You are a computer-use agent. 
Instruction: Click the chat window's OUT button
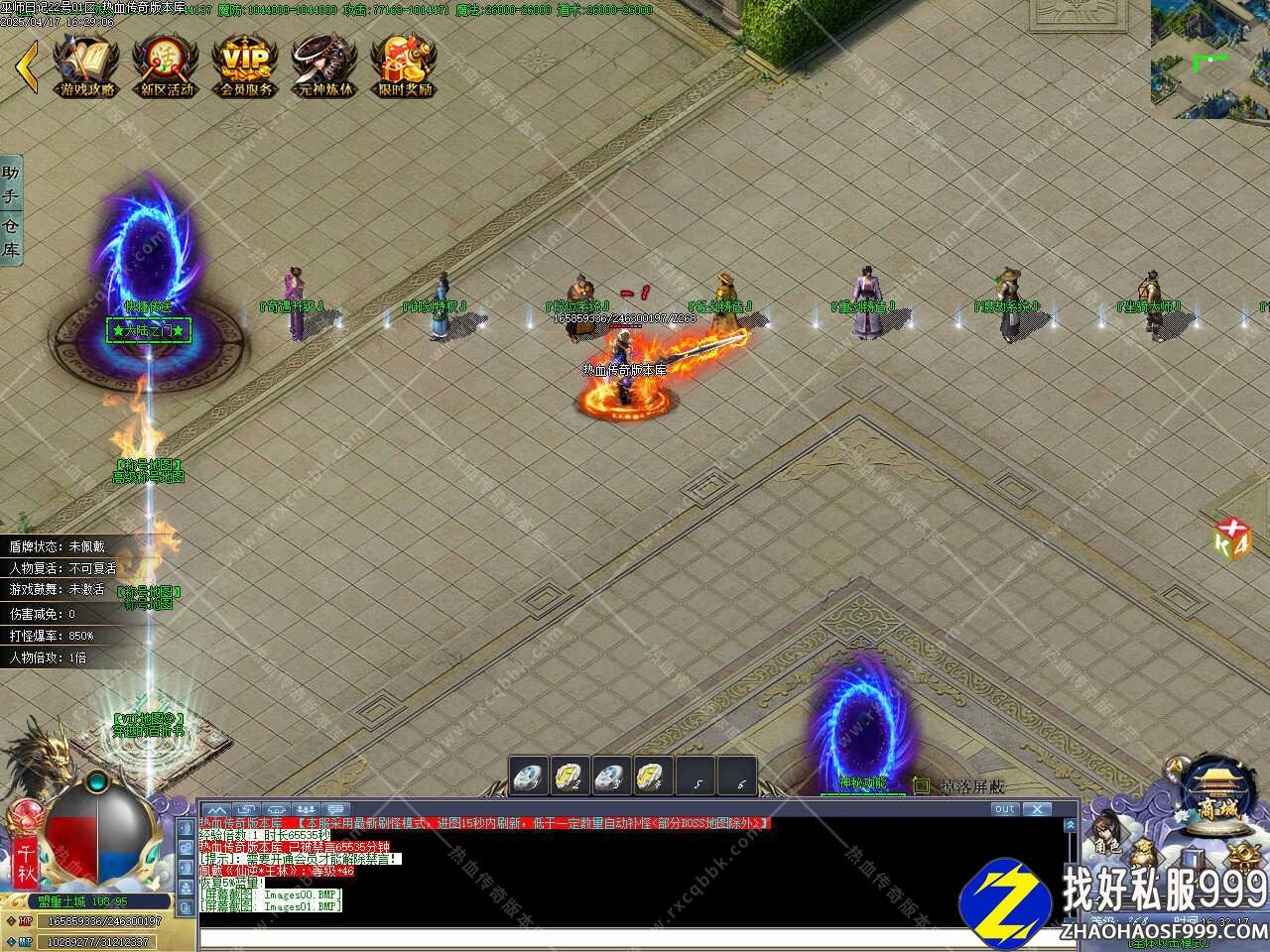point(1004,809)
